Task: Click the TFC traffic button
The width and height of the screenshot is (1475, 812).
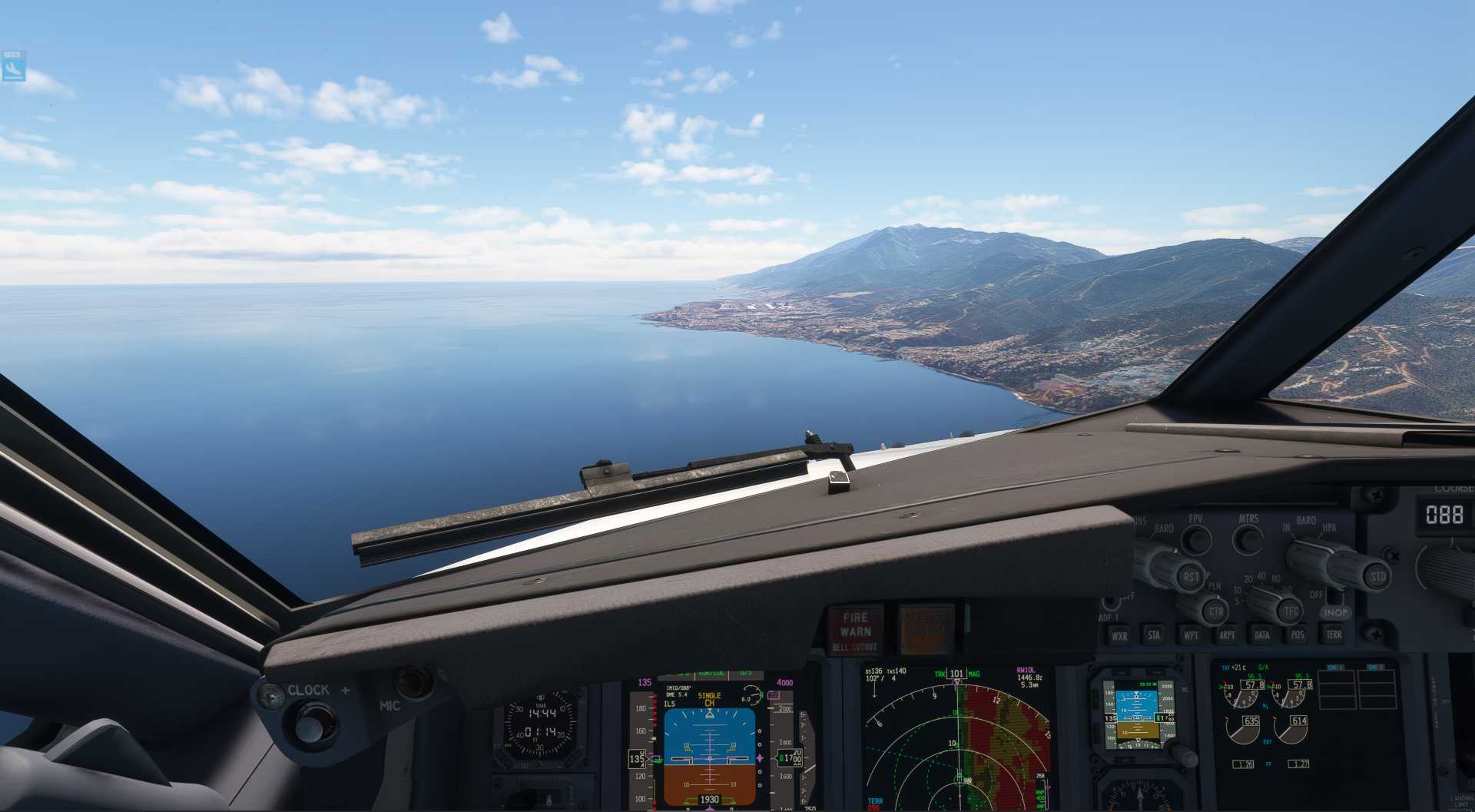Action: pyautogui.click(x=1291, y=611)
